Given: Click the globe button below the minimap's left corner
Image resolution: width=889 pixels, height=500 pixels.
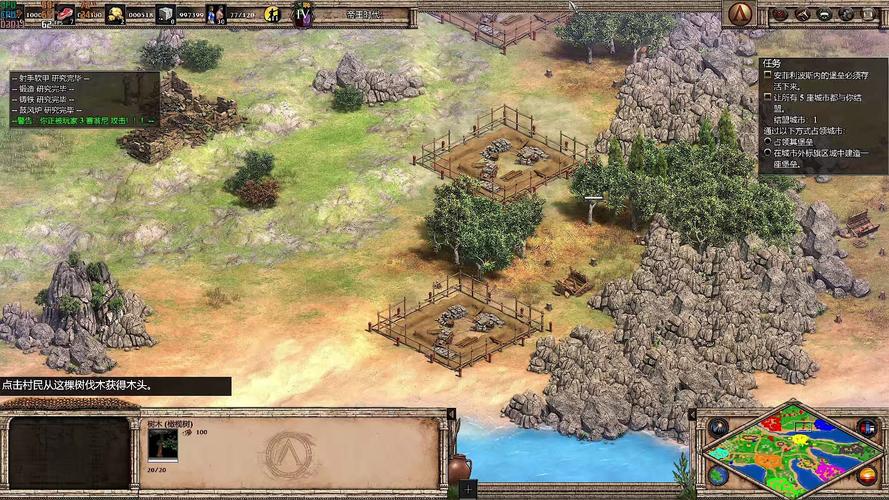Looking at the screenshot, I should coord(717,478).
